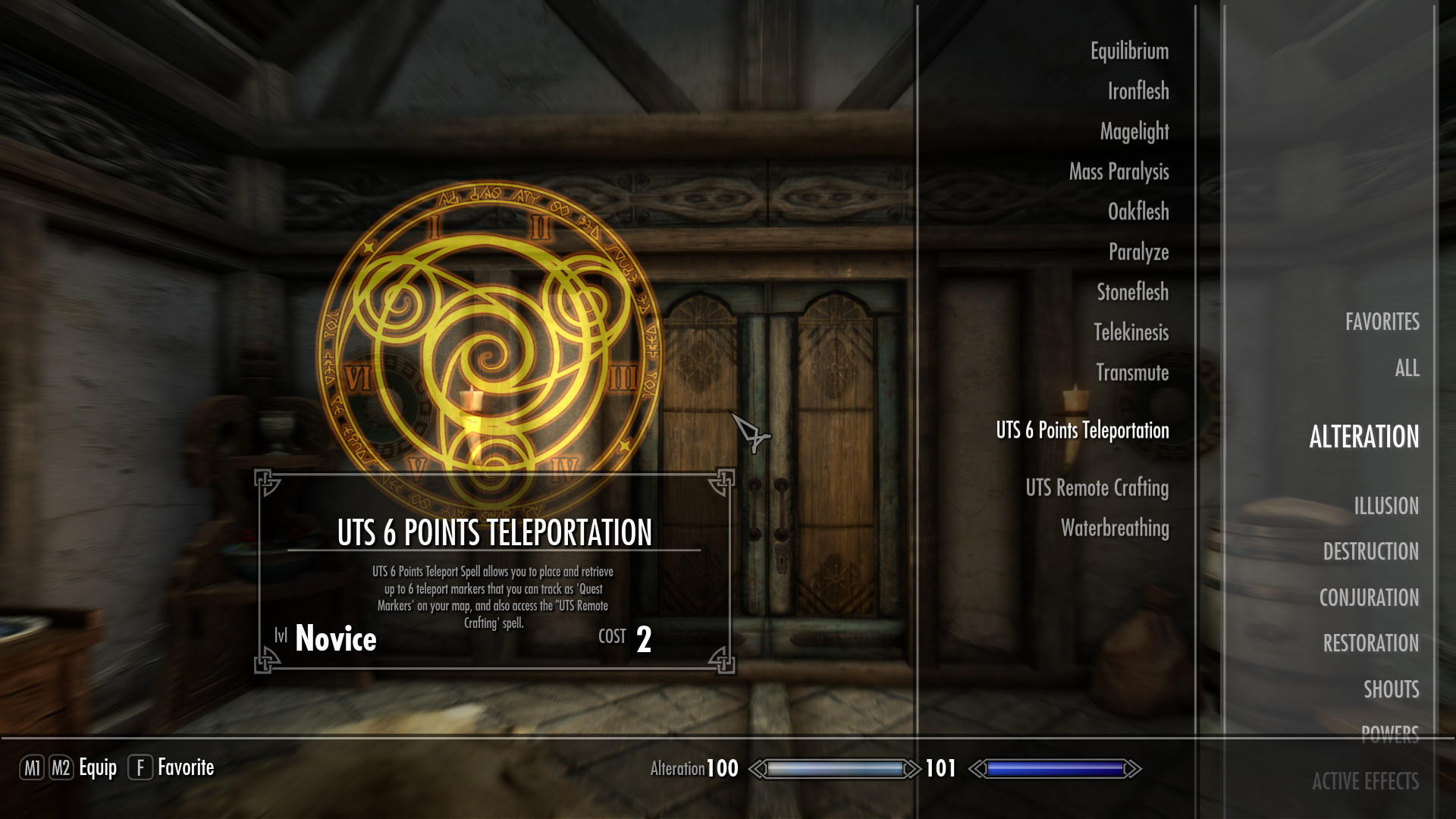
Task: Select the Magelight spell
Action: tap(1134, 132)
